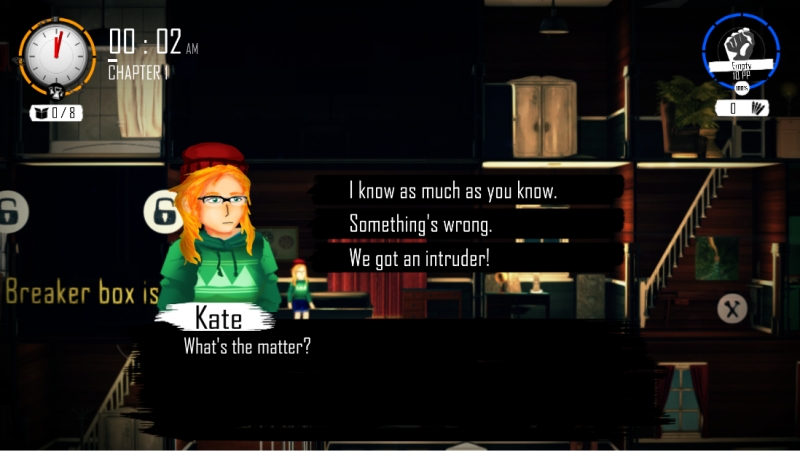The width and height of the screenshot is (800, 452).
Task: Select the padlock icon beside Kate
Action: (x=162, y=210)
